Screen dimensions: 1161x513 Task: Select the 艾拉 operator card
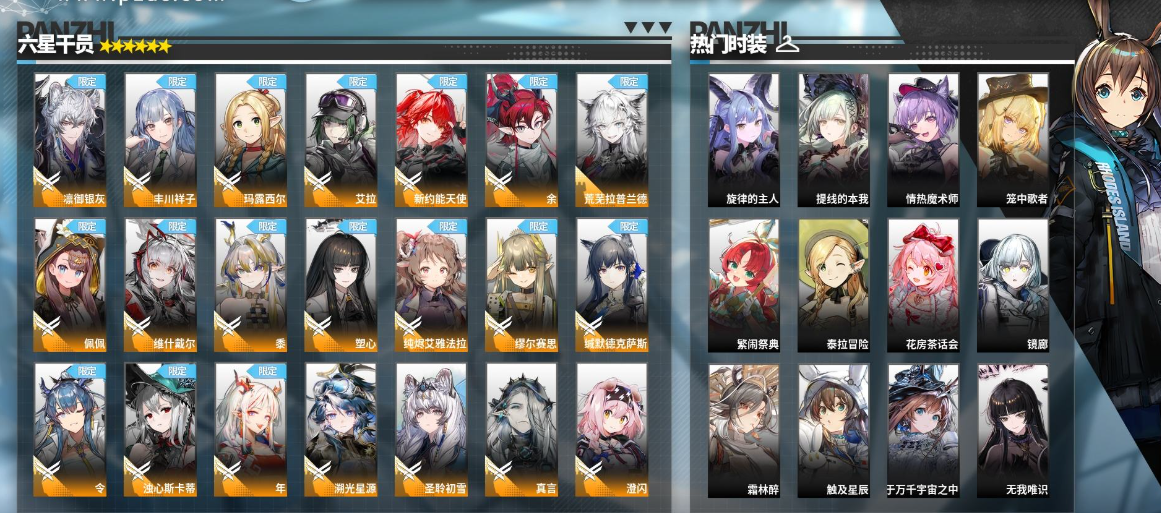tap(341, 139)
